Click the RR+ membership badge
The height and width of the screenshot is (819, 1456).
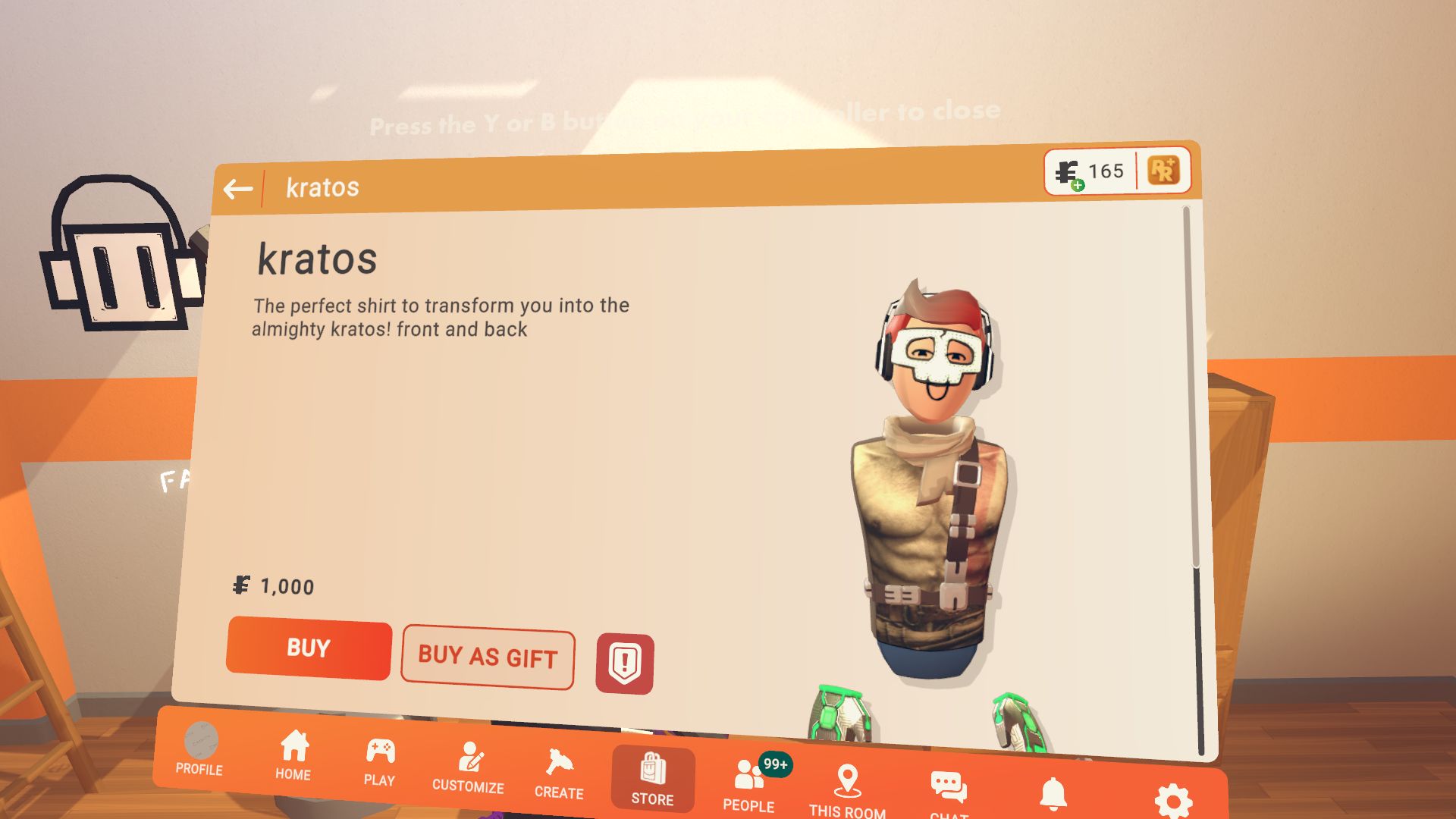coord(1166,171)
